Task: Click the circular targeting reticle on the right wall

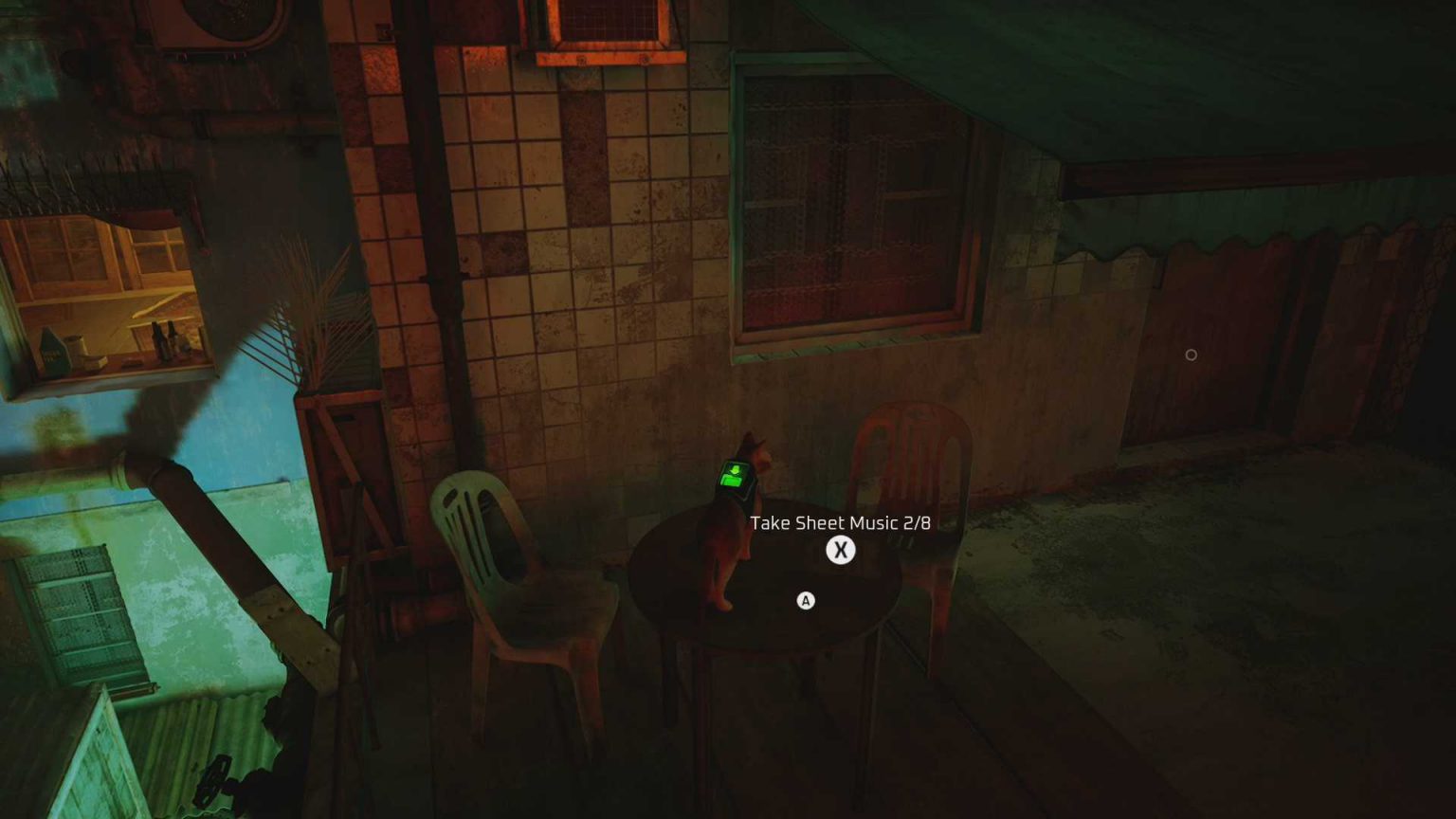Action: pos(1192,354)
